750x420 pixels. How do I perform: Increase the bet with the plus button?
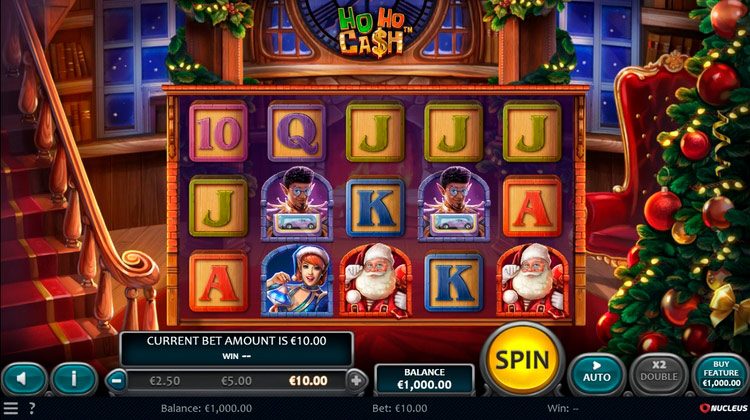tap(357, 380)
